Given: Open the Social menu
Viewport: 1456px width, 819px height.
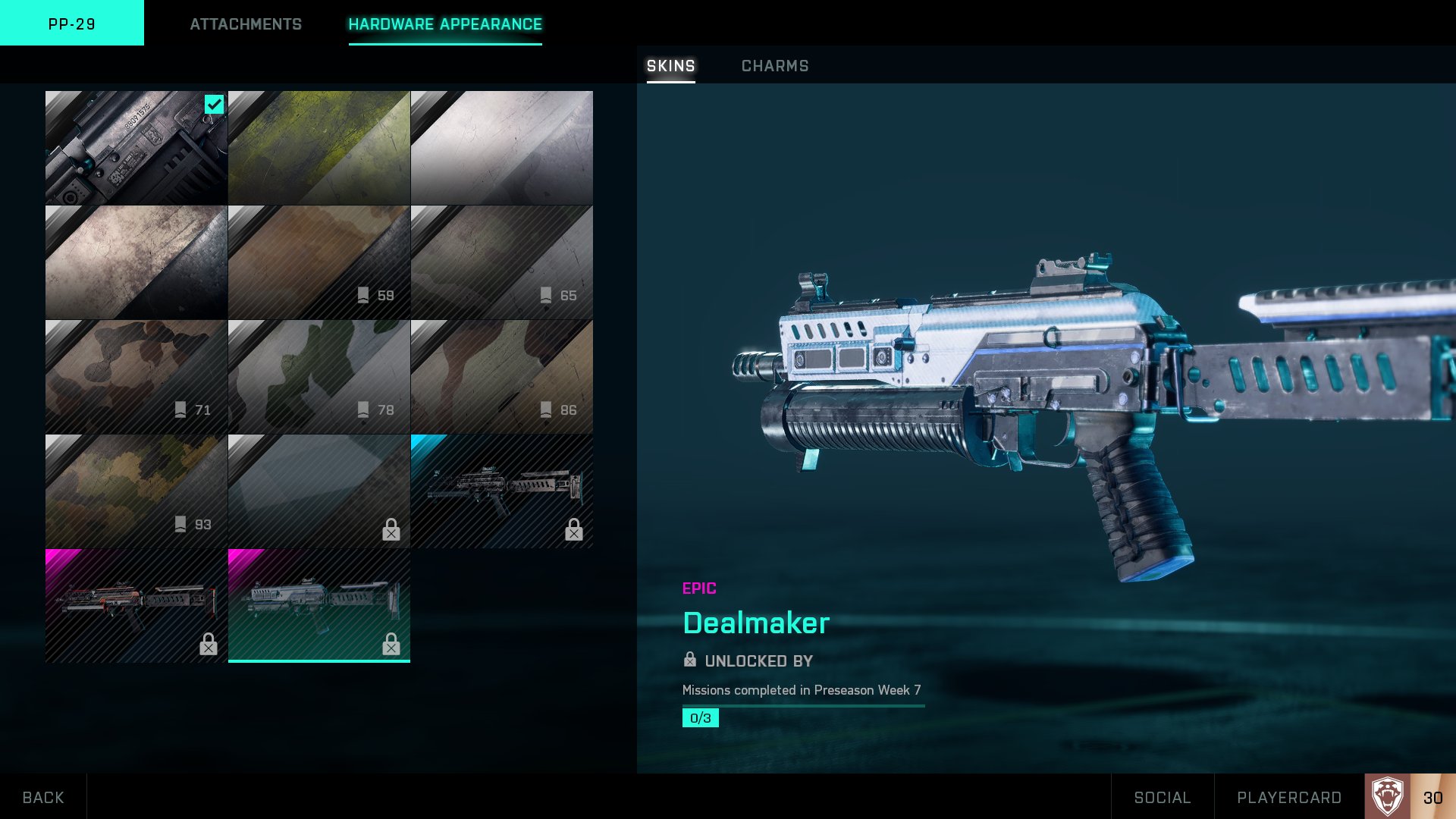Looking at the screenshot, I should 1162,797.
